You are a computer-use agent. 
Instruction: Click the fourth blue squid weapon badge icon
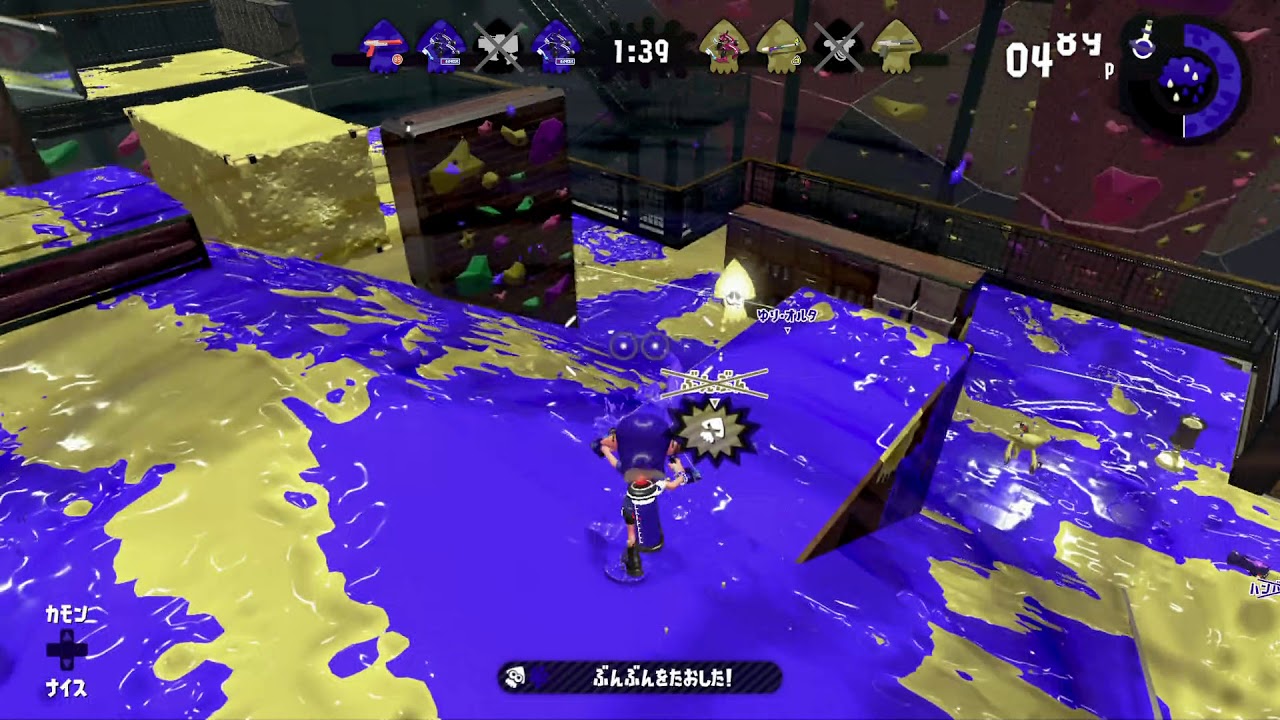[x=559, y=45]
